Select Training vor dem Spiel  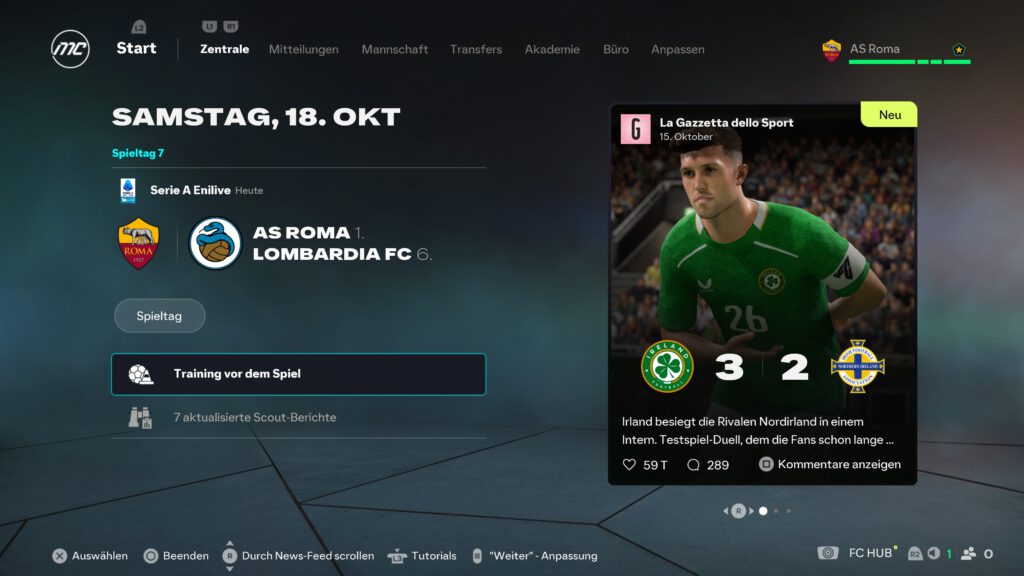coord(298,374)
